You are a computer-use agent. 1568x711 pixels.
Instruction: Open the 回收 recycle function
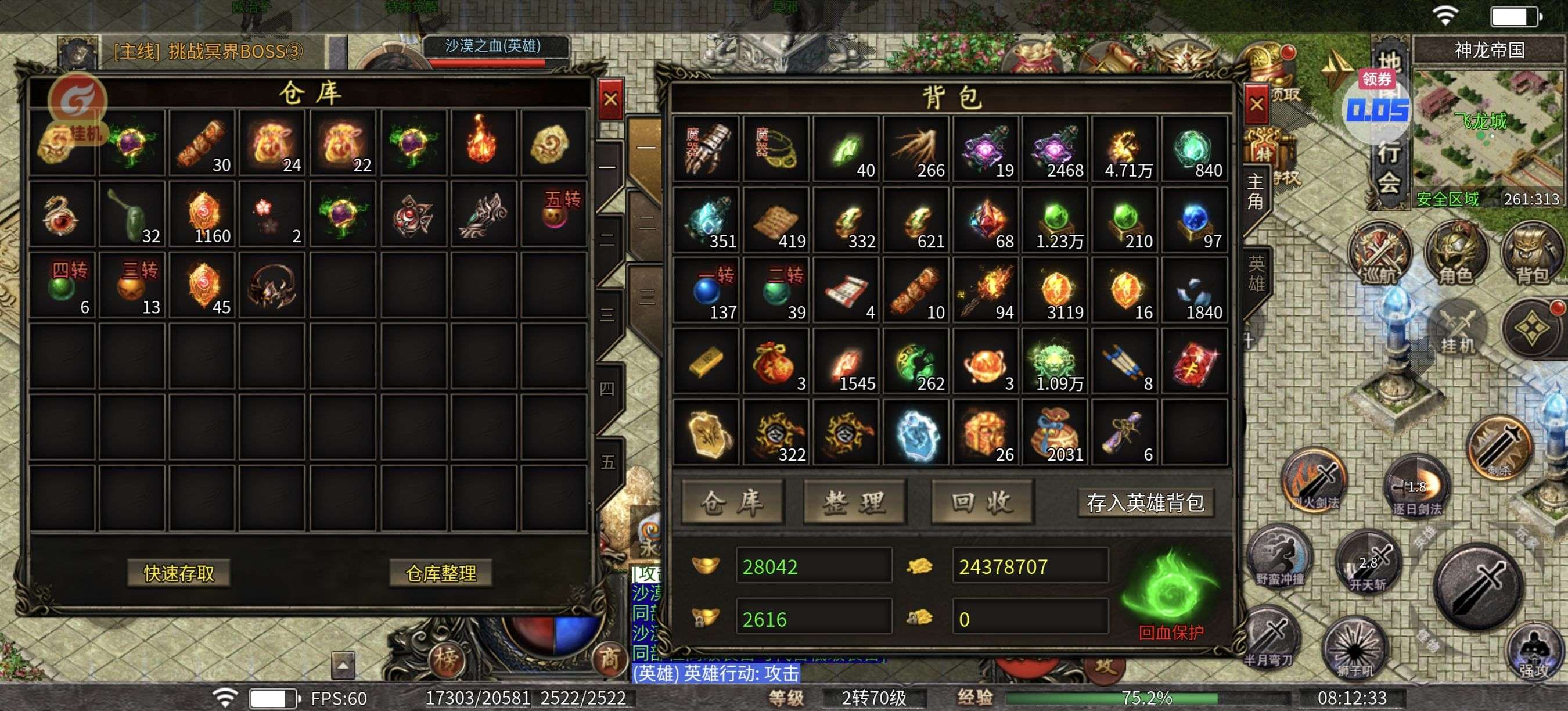(x=982, y=502)
